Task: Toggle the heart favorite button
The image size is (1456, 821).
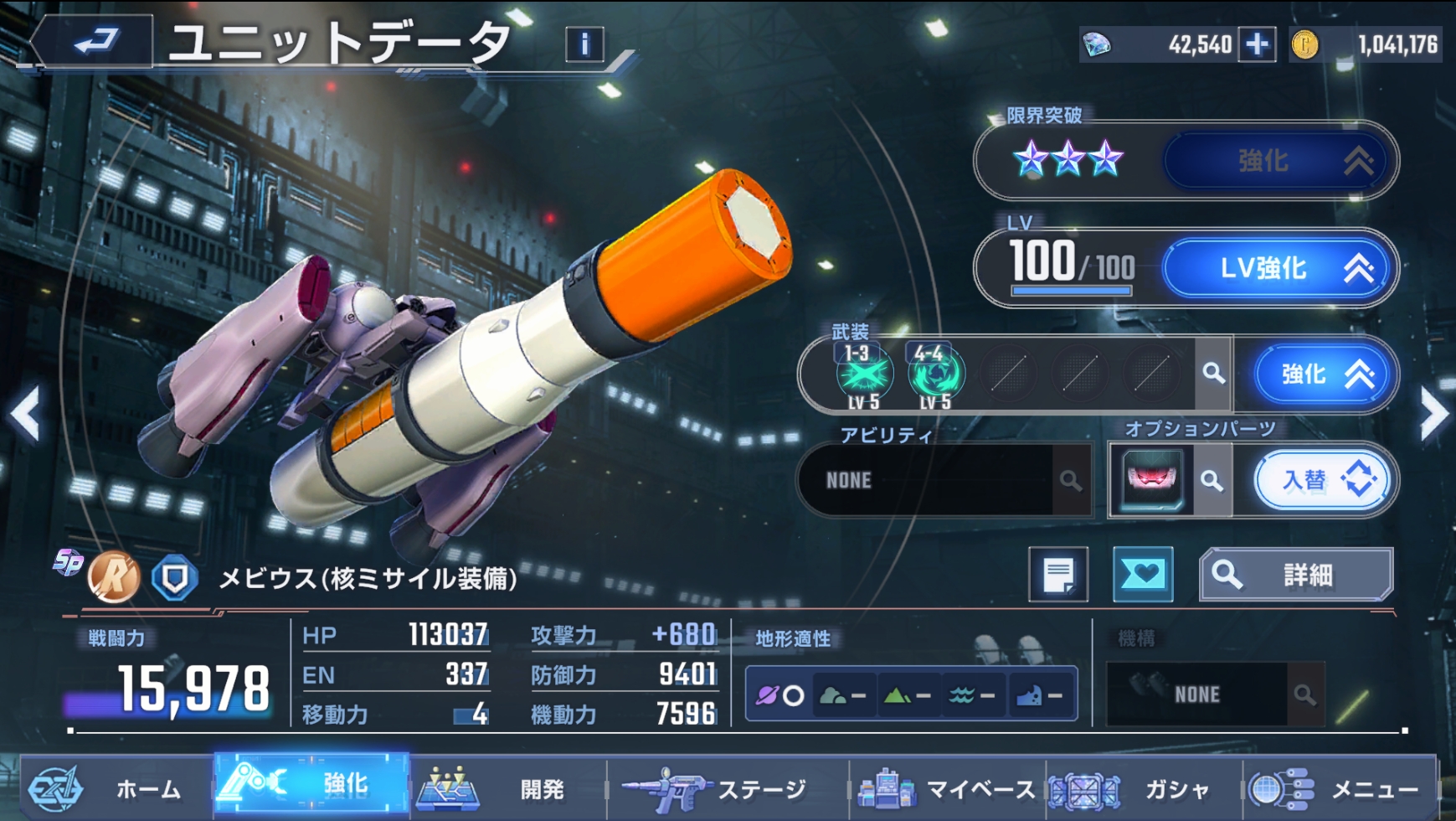Action: click(1143, 575)
